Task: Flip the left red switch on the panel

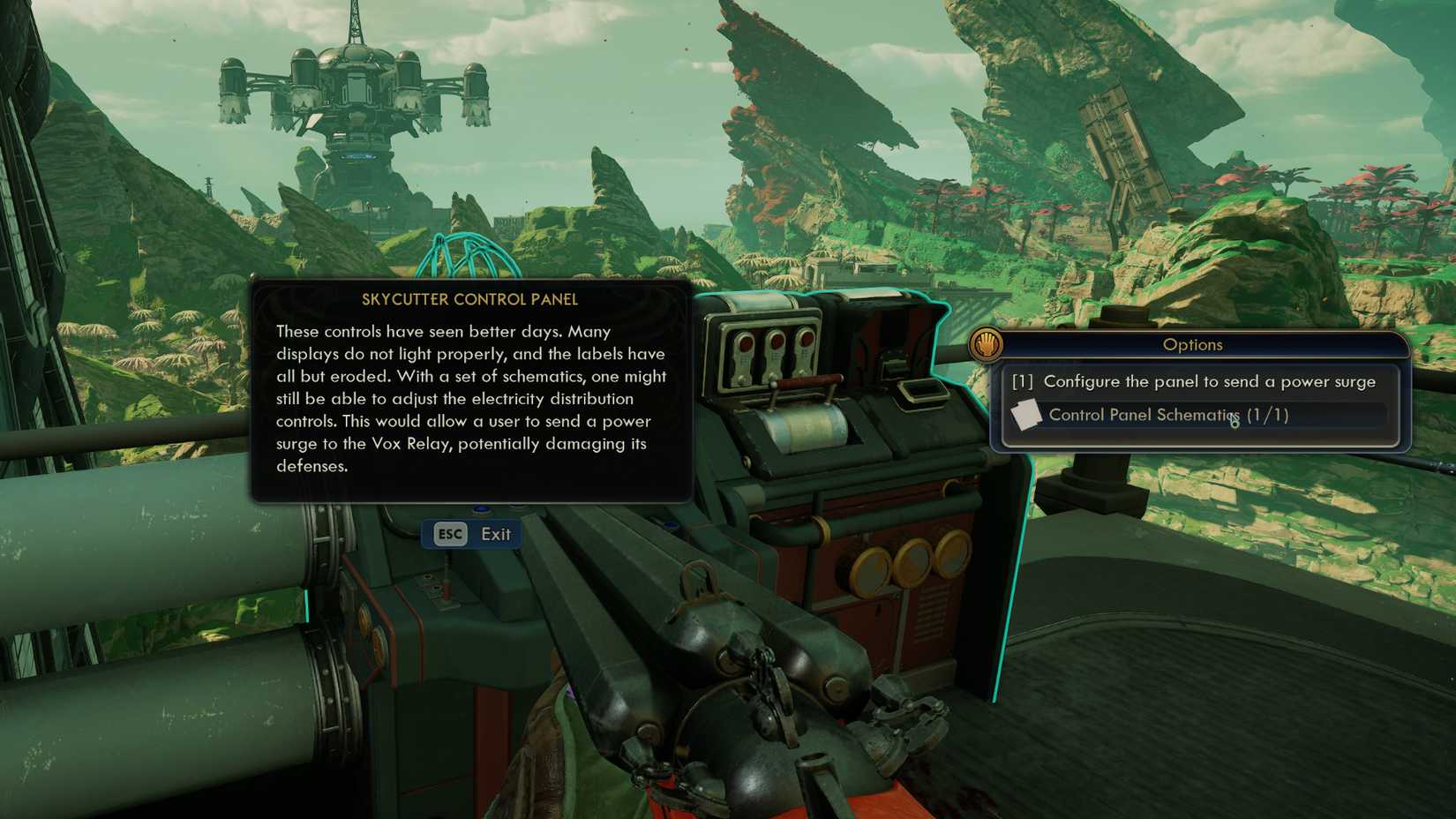Action: [x=744, y=344]
